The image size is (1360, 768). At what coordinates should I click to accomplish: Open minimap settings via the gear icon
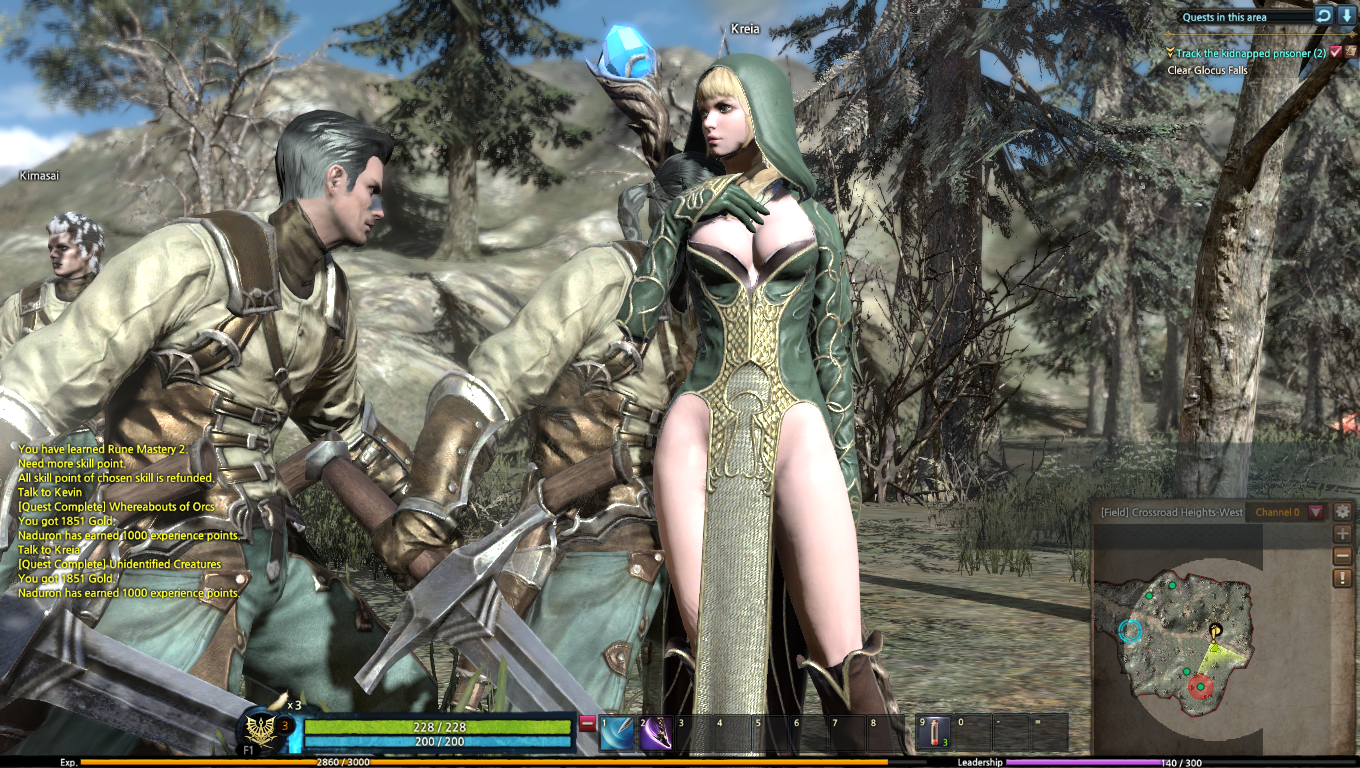pyautogui.click(x=1342, y=511)
